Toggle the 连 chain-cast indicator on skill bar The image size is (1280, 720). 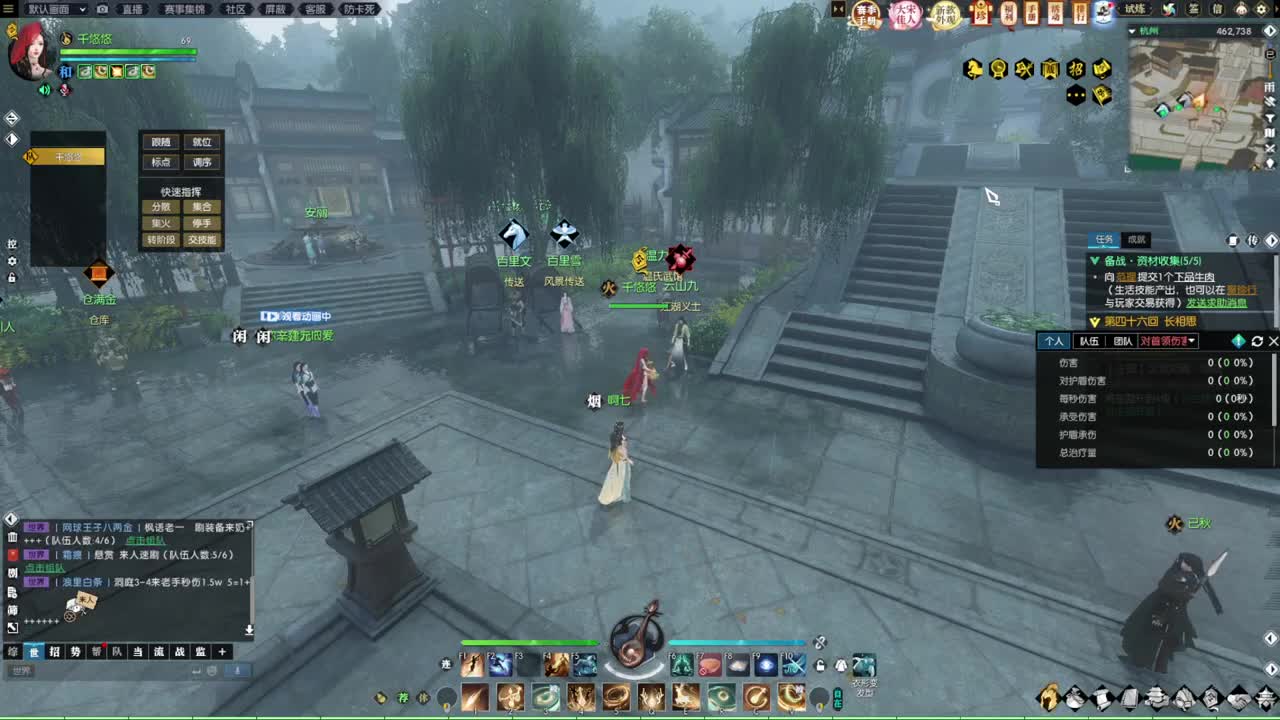445,666
